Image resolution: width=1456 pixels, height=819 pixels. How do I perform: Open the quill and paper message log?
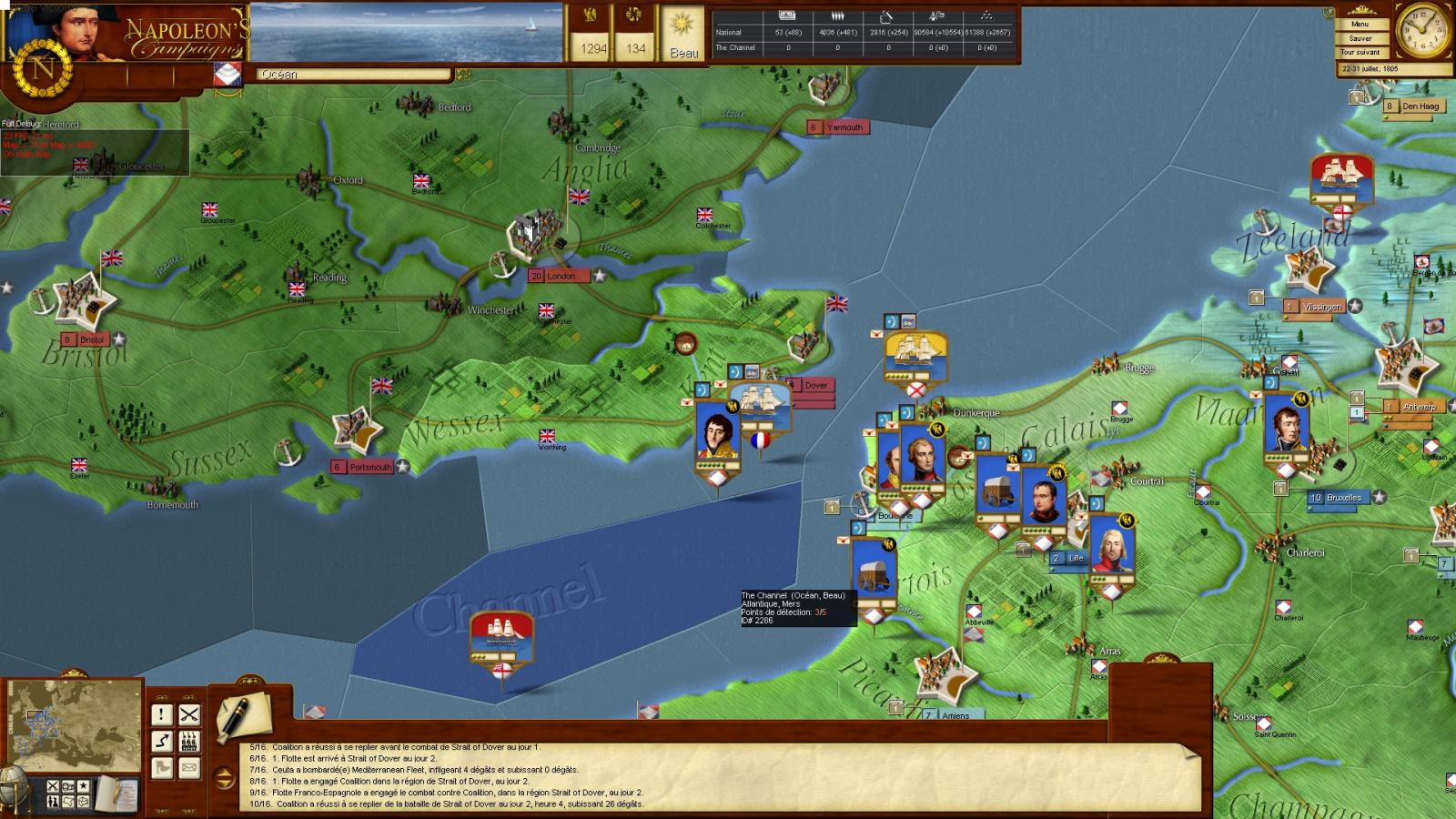[244, 714]
